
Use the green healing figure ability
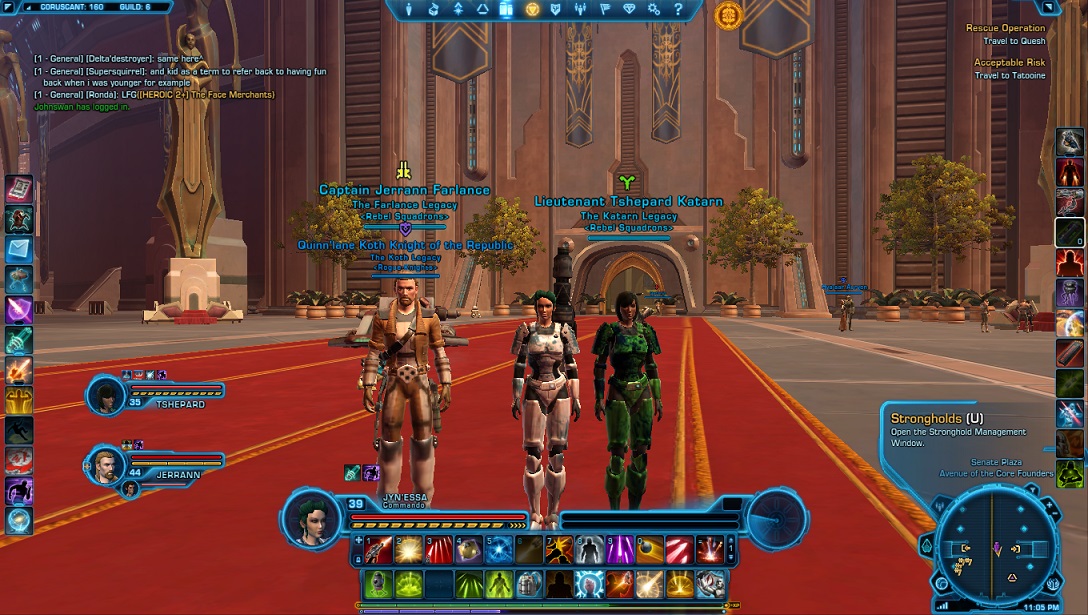click(x=498, y=583)
